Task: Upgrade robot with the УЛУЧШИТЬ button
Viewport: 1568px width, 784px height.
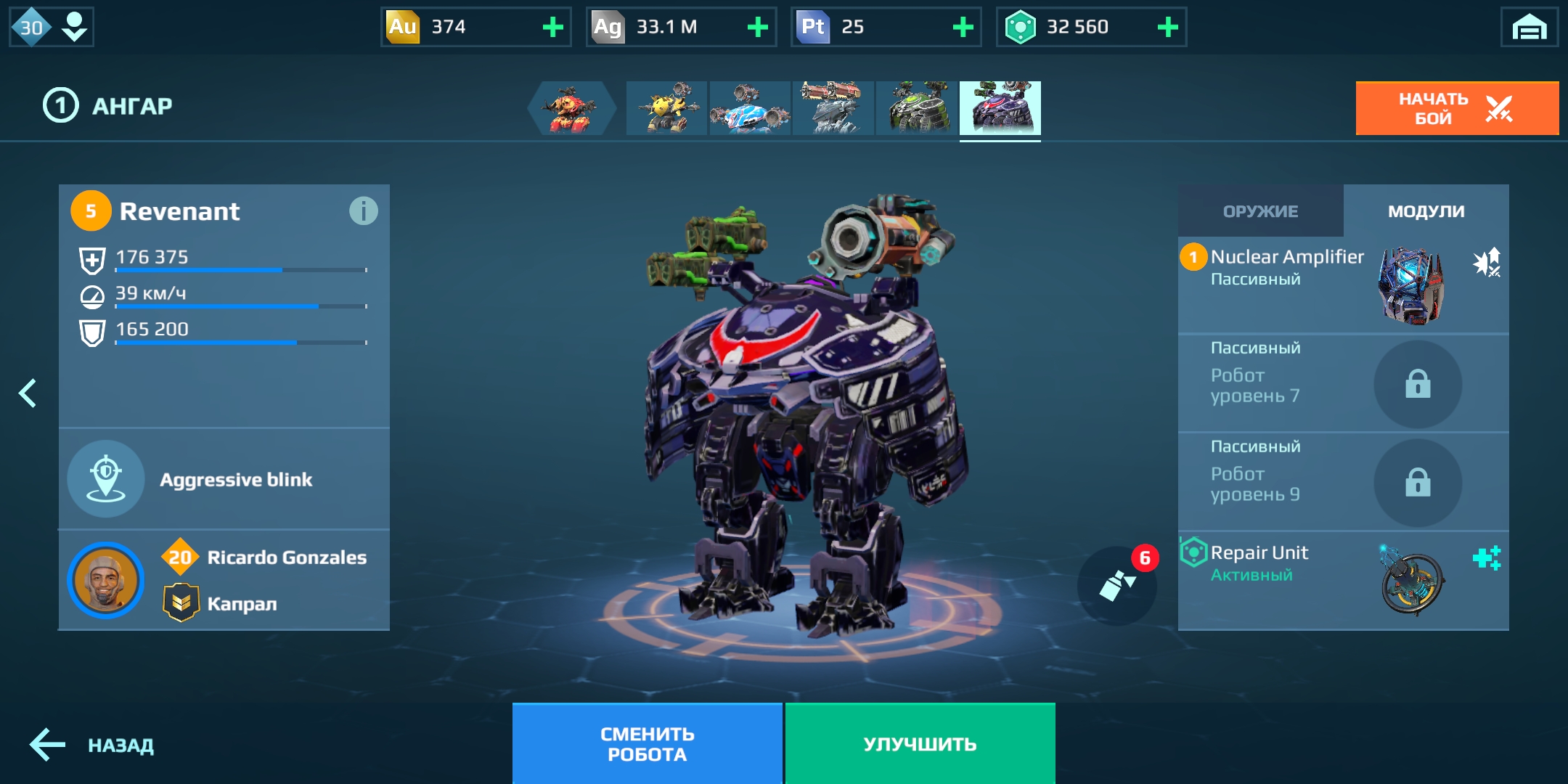Action: click(920, 744)
